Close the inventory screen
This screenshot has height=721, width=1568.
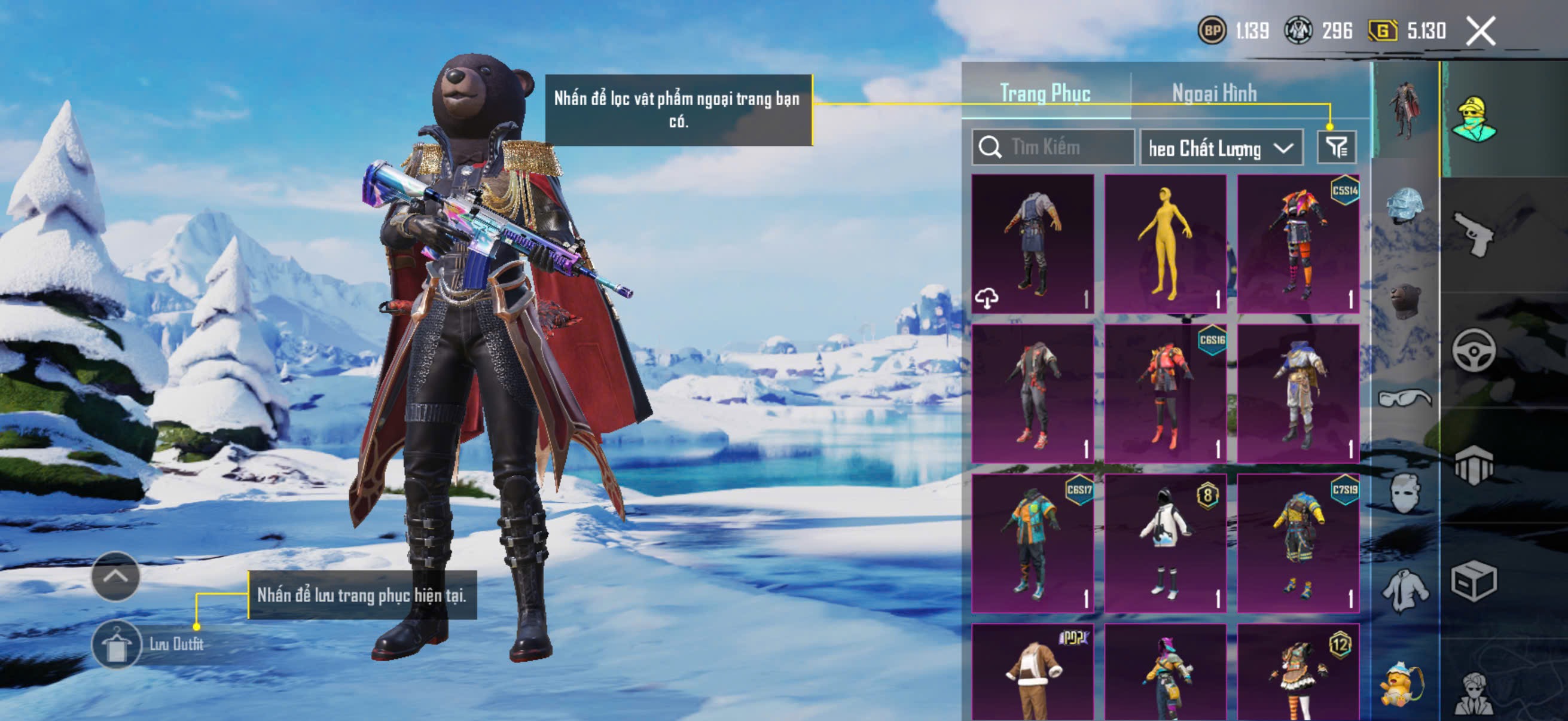pyautogui.click(x=1479, y=30)
